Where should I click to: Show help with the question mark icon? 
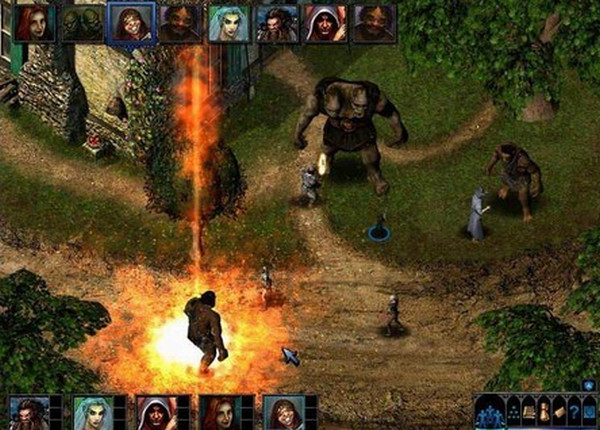point(574,411)
